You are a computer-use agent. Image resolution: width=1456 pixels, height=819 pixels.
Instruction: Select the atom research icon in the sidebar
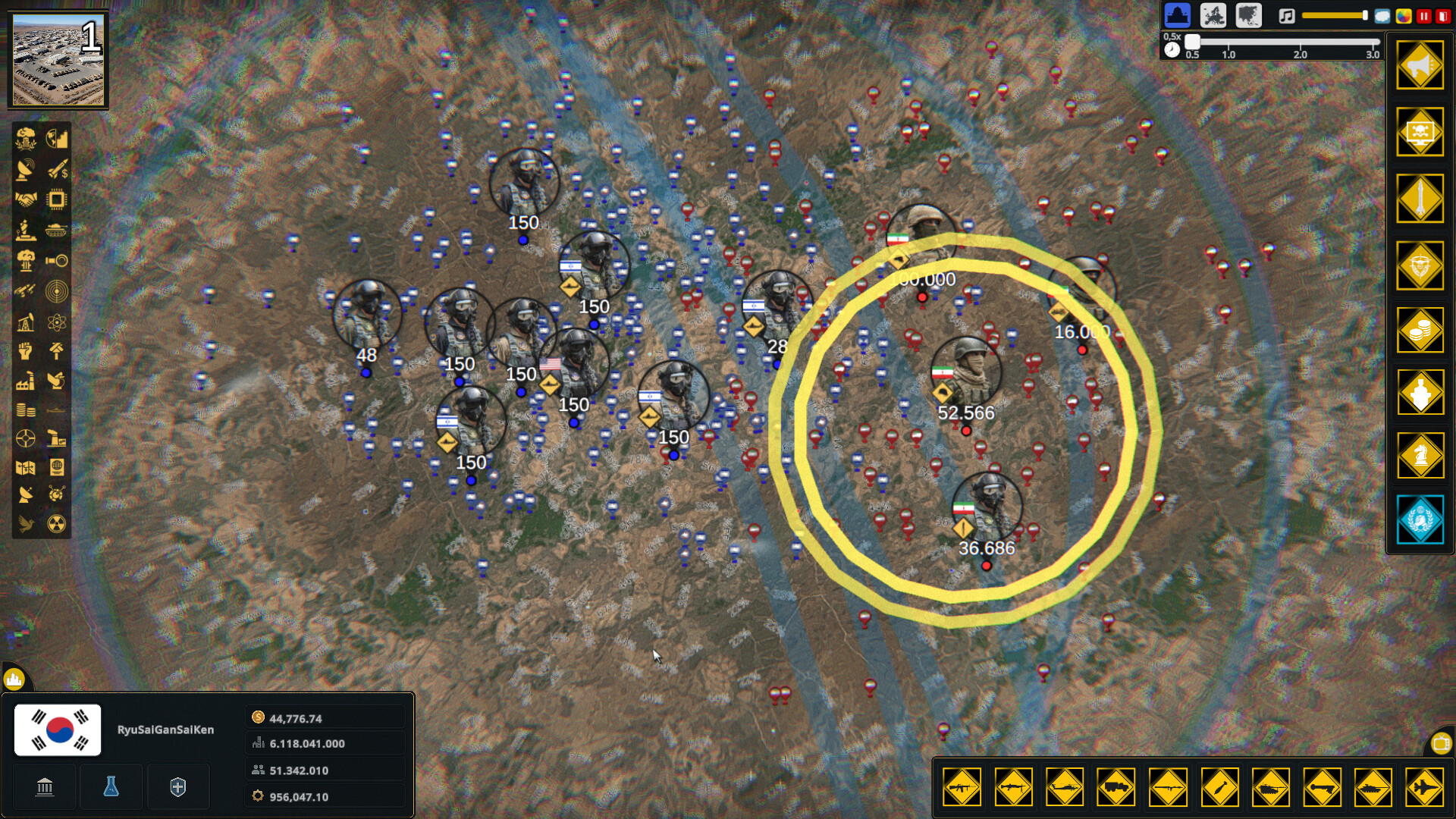(x=57, y=320)
